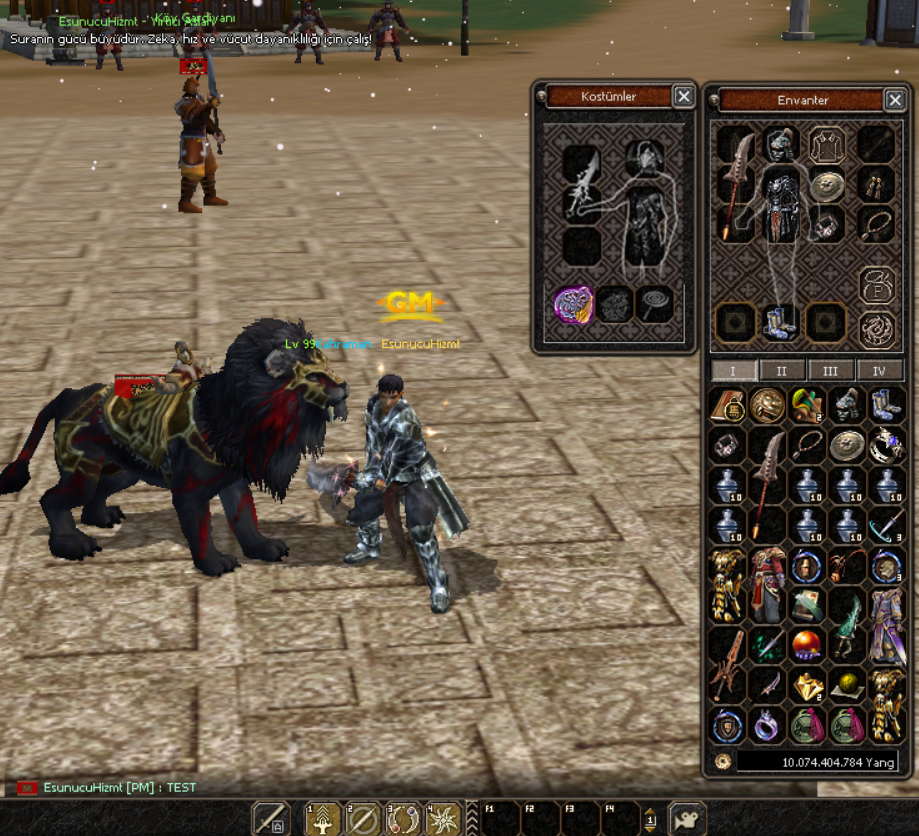919x836 pixels.
Task: Open inventory page III
Action: 830,371
